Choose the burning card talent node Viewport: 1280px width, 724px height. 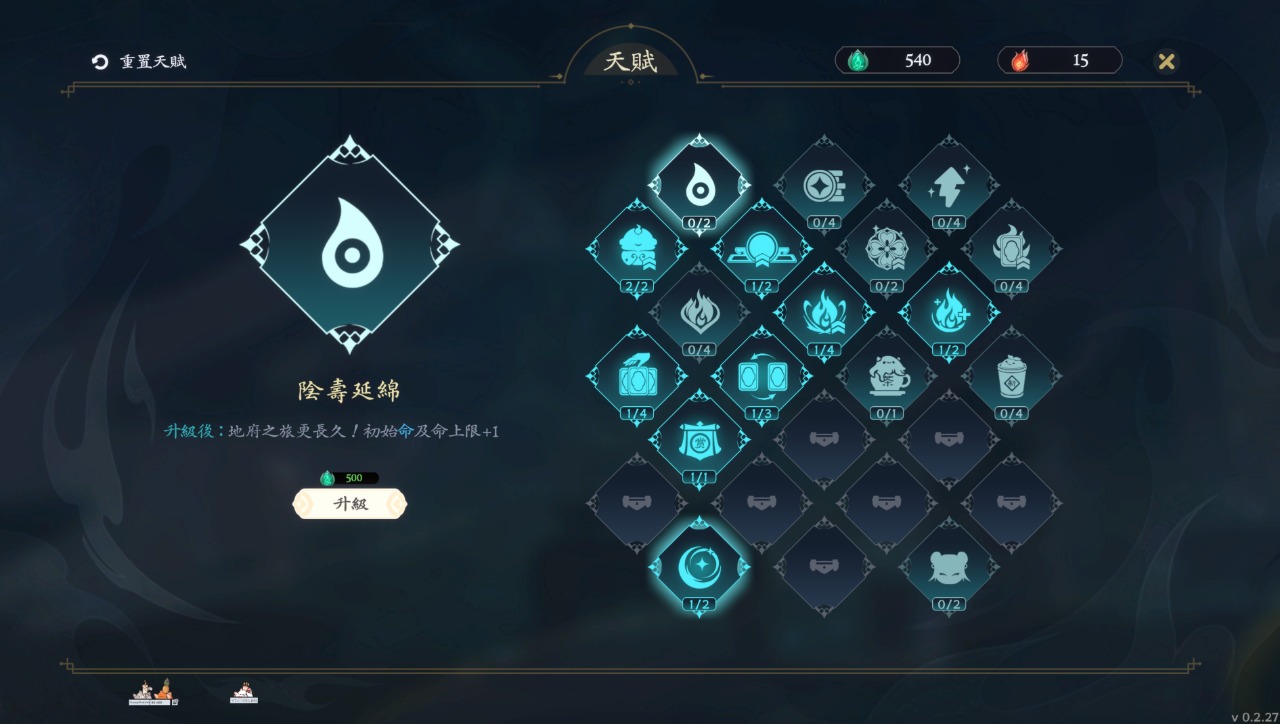[1011, 249]
